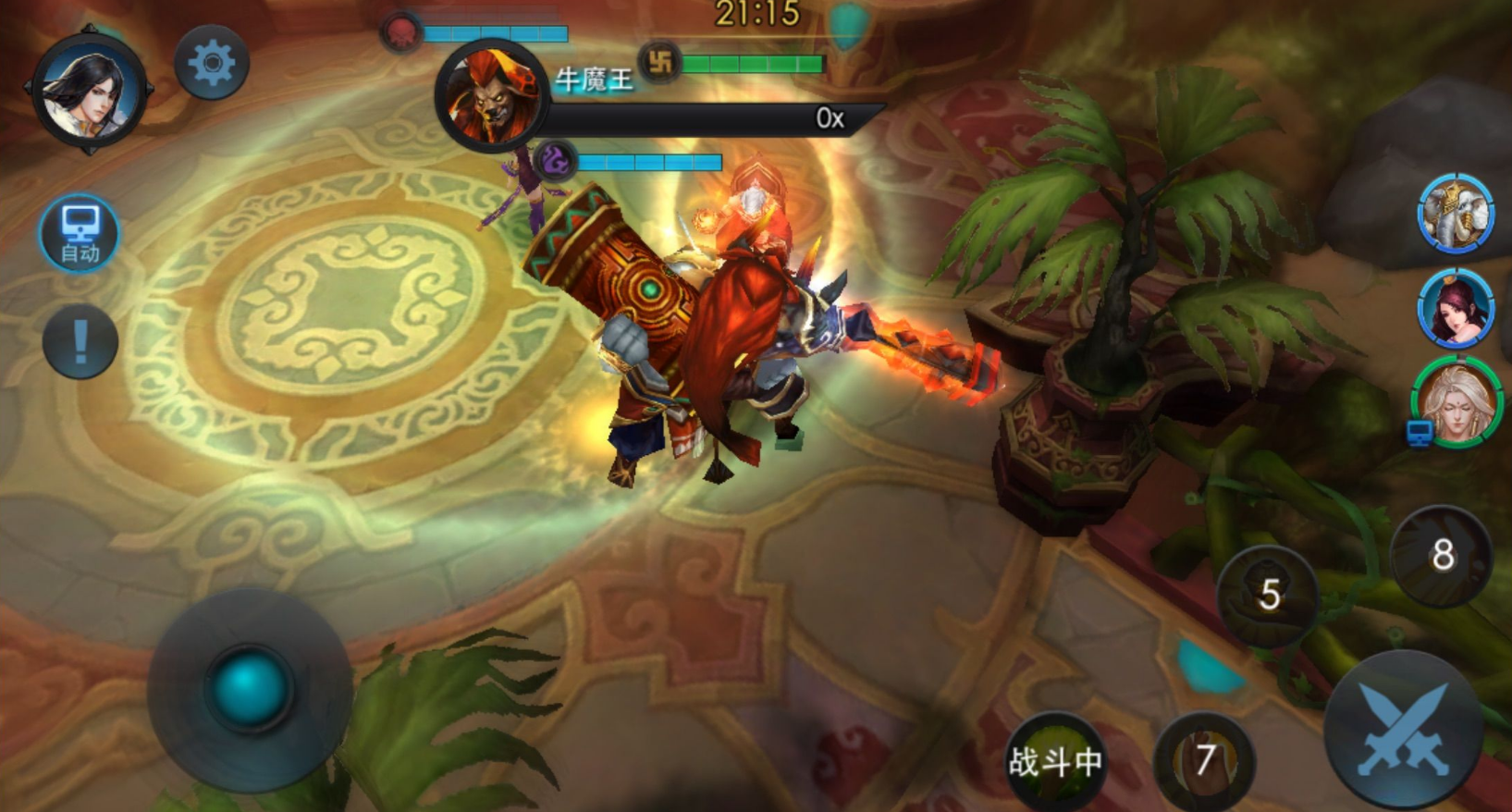Tap the exclamation mark alert button

(80, 341)
